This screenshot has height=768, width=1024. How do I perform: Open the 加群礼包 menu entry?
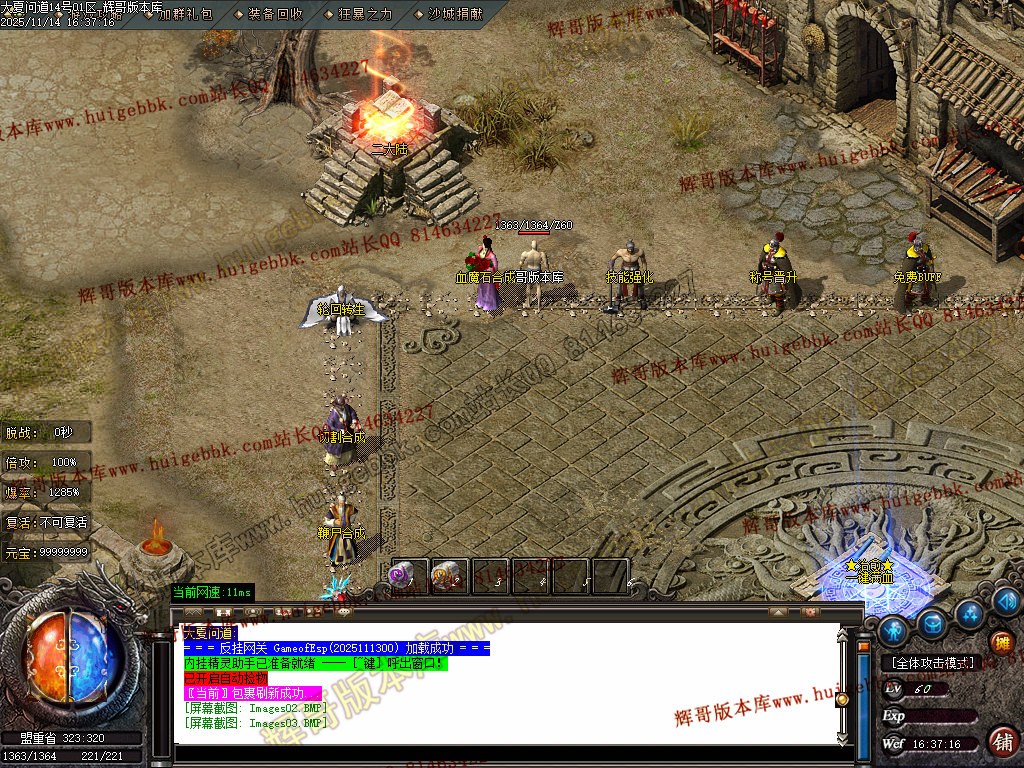coord(184,14)
